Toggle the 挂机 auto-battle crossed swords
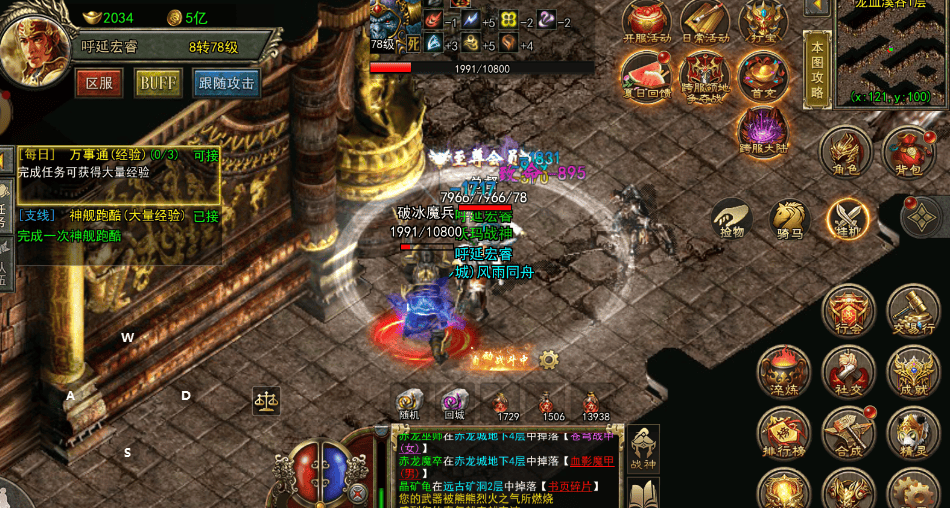 847,219
